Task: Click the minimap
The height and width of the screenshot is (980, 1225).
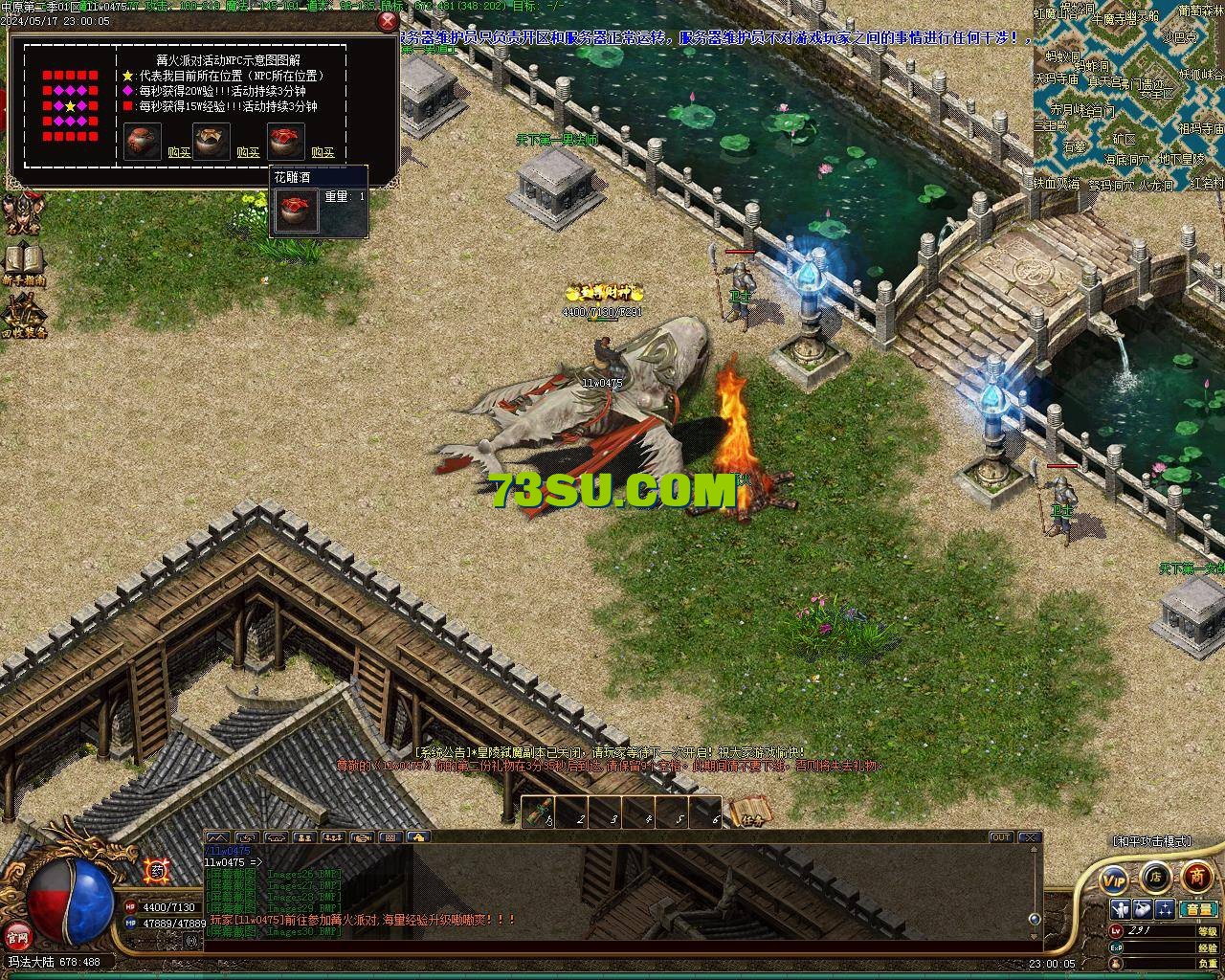Action: point(1128,96)
